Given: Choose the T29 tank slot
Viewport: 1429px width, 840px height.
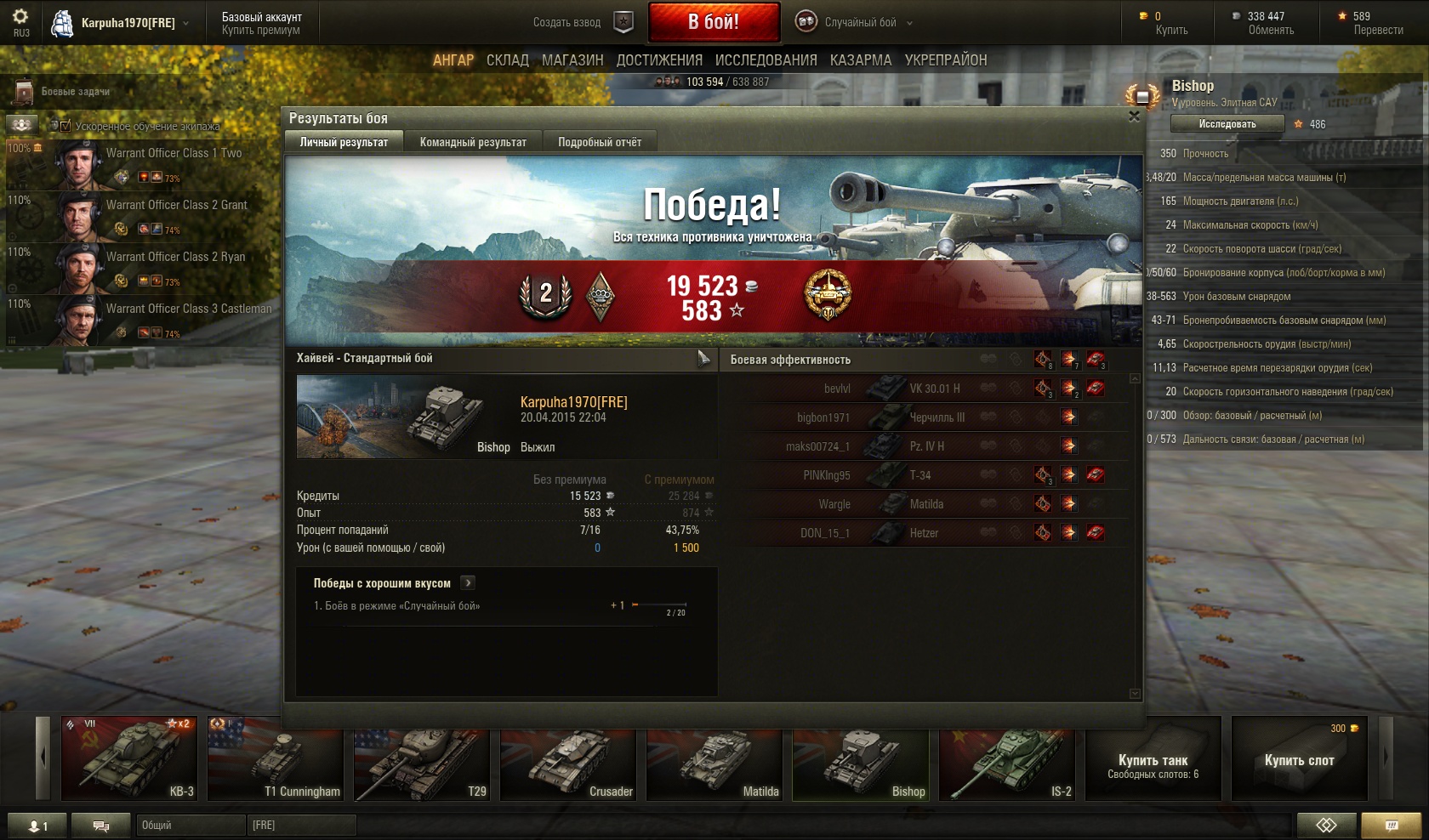Looking at the screenshot, I should [422, 758].
